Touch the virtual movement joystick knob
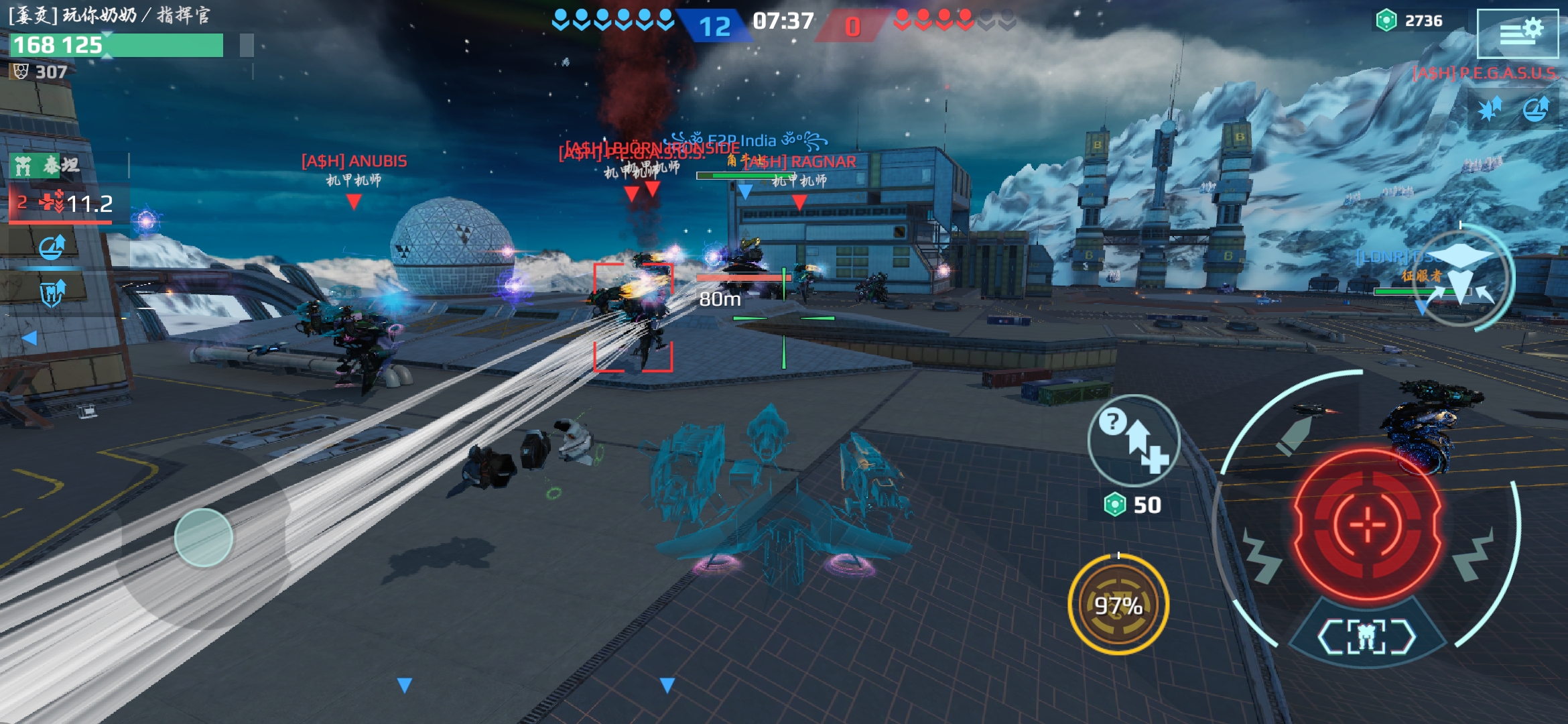Viewport: 1568px width, 724px height. pyautogui.click(x=204, y=538)
